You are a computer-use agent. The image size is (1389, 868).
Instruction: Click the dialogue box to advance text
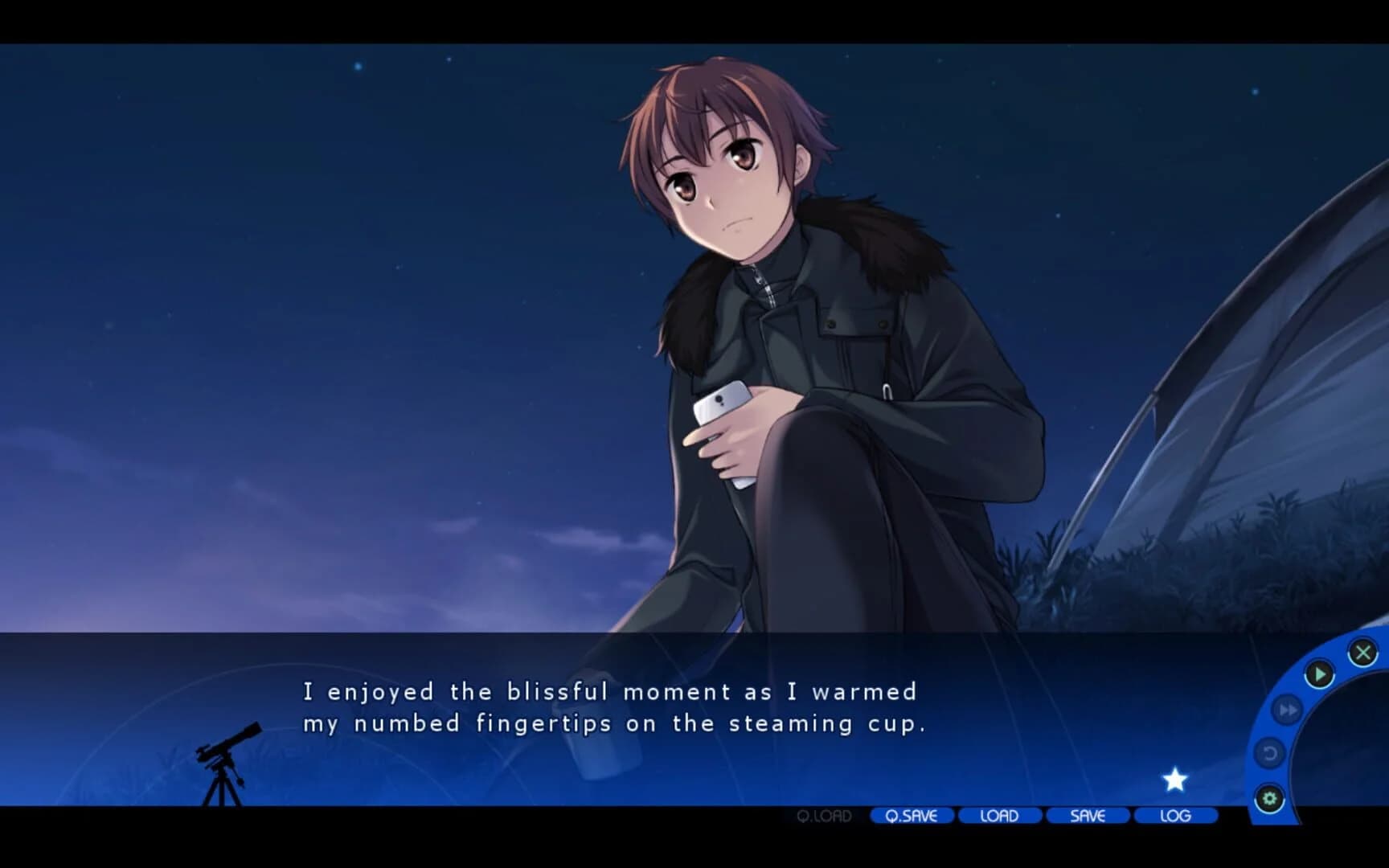pyautogui.click(x=611, y=707)
